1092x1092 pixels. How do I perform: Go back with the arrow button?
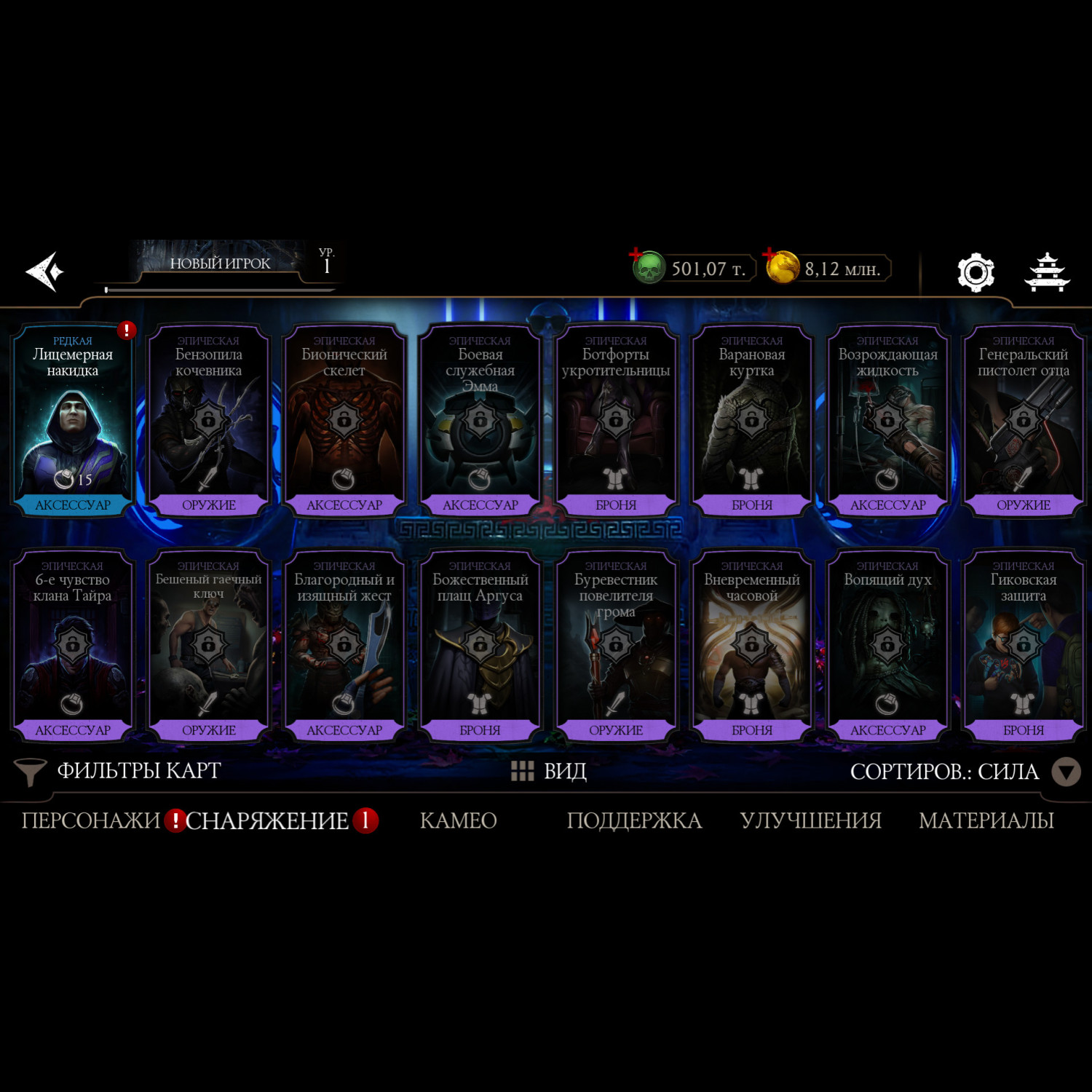pyautogui.click(x=45, y=272)
